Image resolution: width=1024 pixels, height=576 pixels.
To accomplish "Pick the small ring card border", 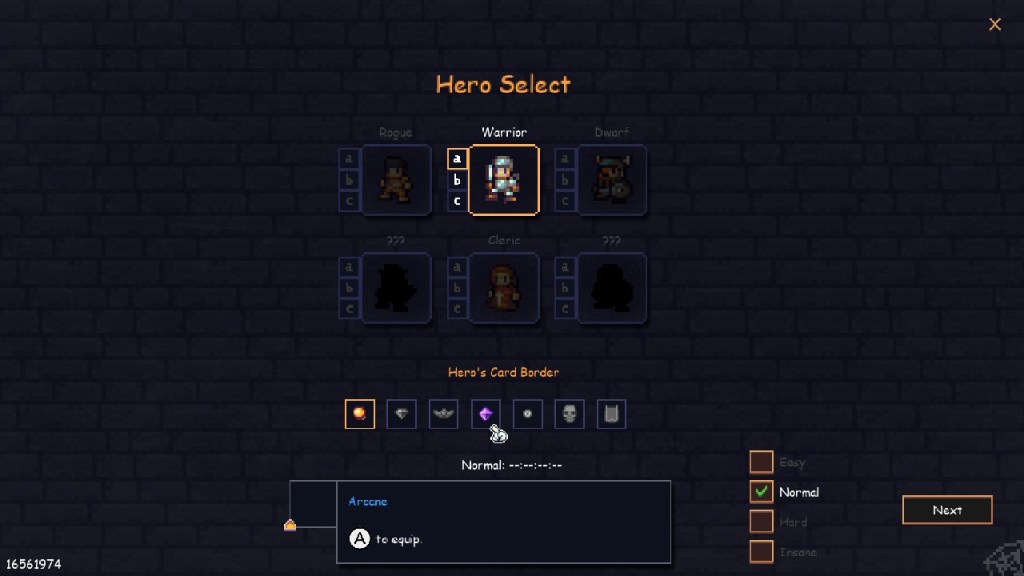I will point(528,414).
